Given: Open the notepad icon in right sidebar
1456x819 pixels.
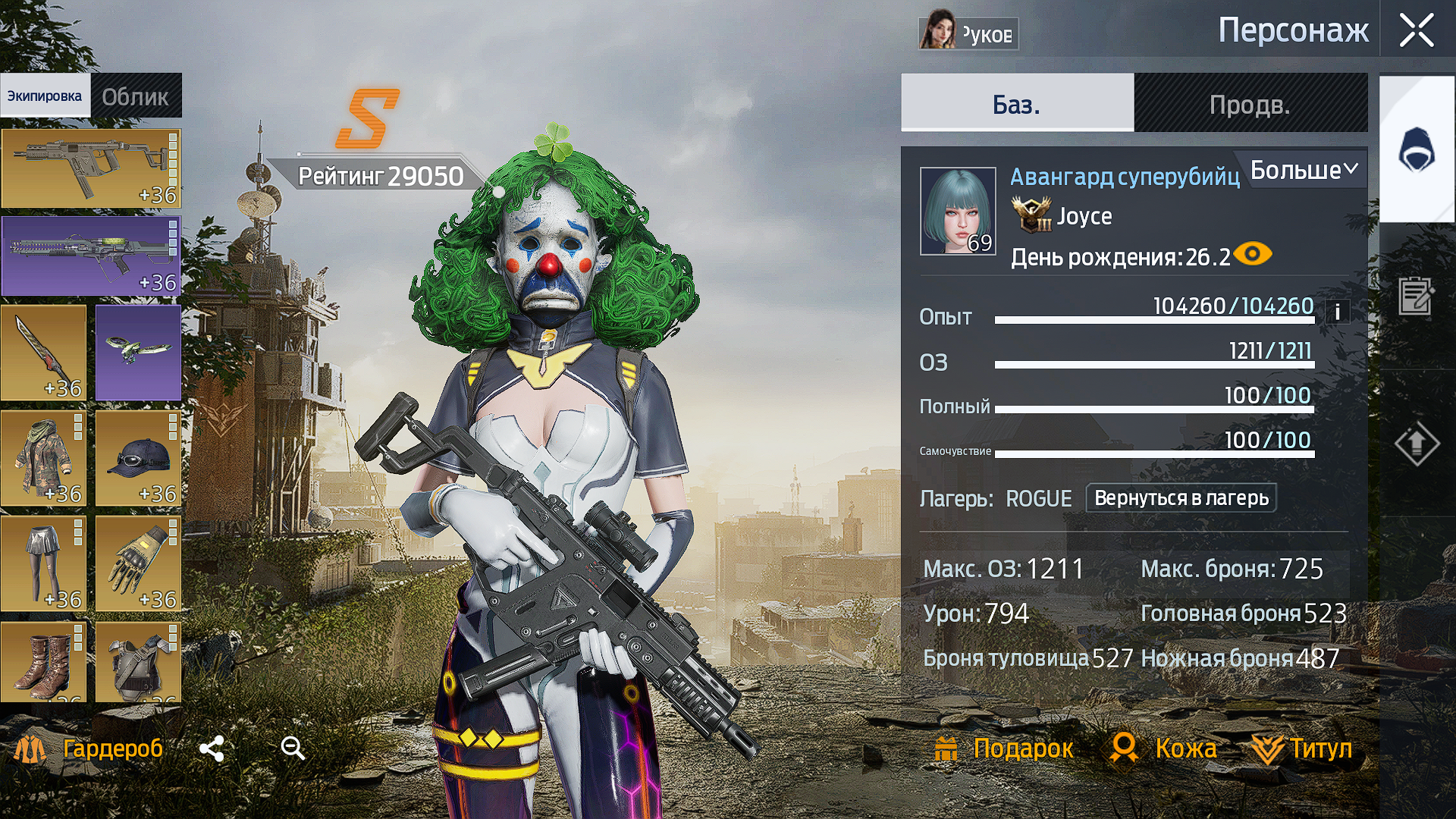Looking at the screenshot, I should pos(1416,296).
